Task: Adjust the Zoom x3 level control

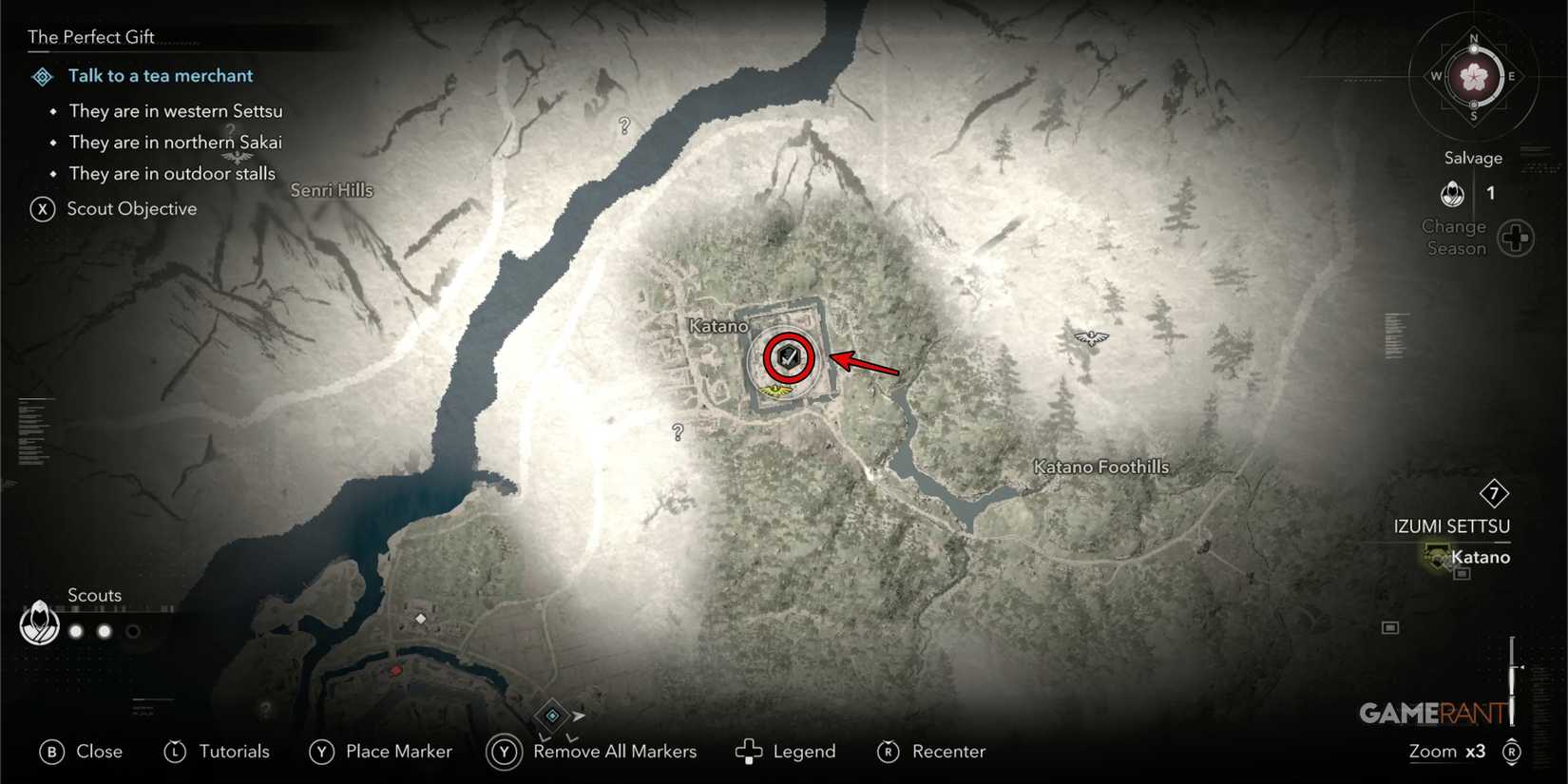Action: [1446, 751]
